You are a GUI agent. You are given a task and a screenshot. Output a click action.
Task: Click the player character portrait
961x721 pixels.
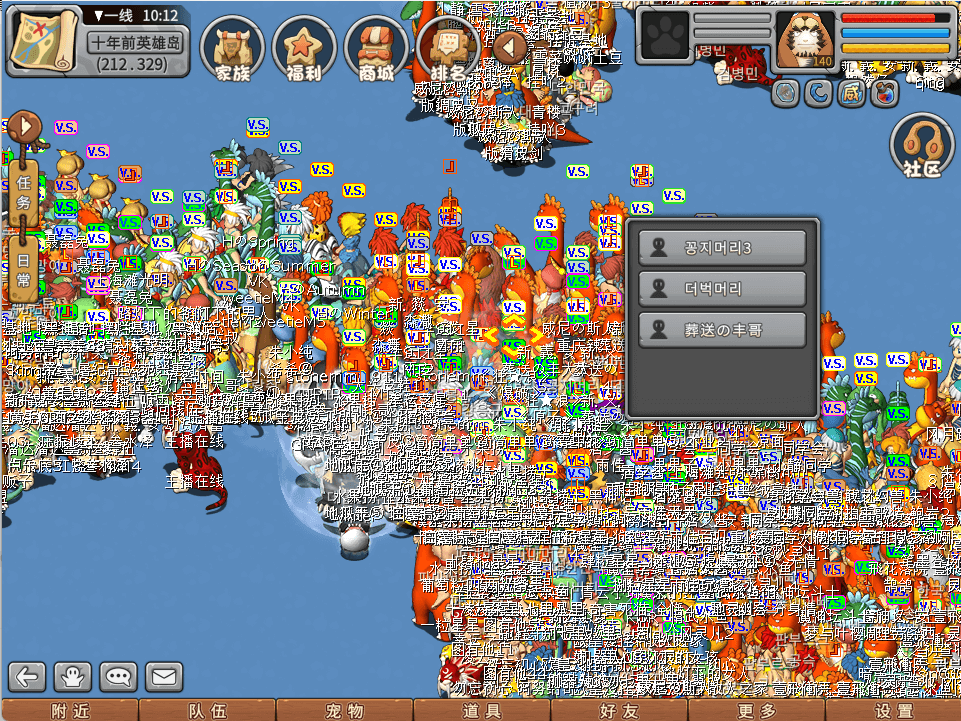pyautogui.click(x=805, y=40)
